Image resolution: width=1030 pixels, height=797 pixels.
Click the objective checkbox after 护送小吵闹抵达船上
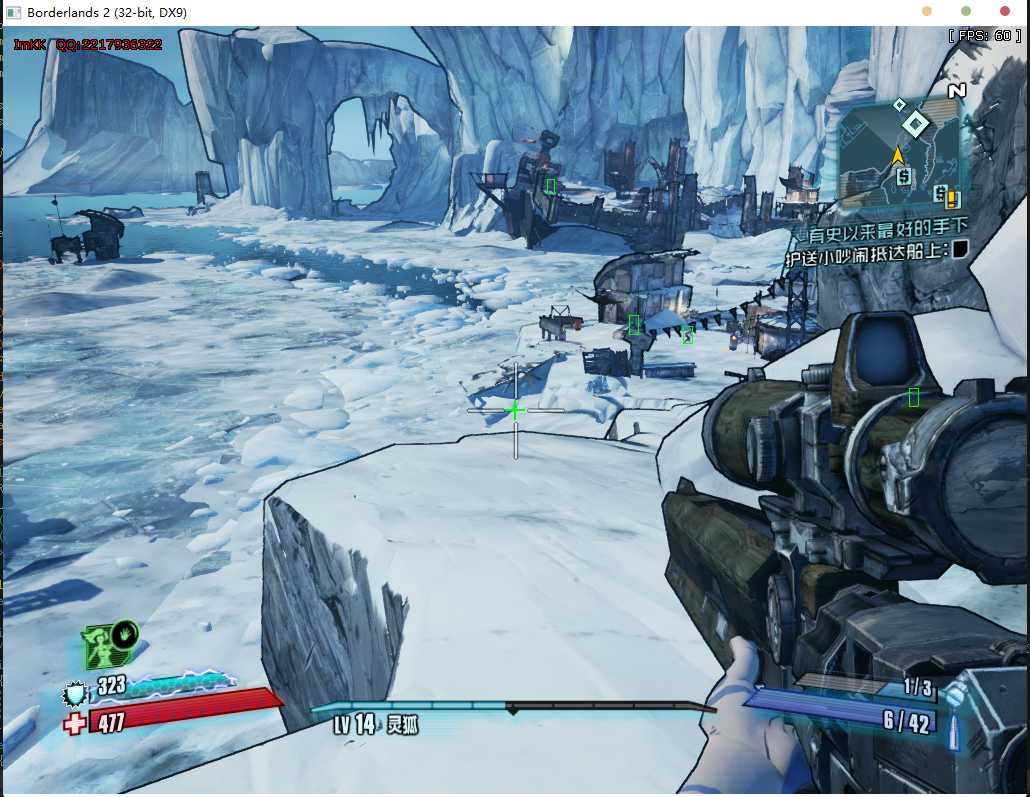click(x=960, y=250)
